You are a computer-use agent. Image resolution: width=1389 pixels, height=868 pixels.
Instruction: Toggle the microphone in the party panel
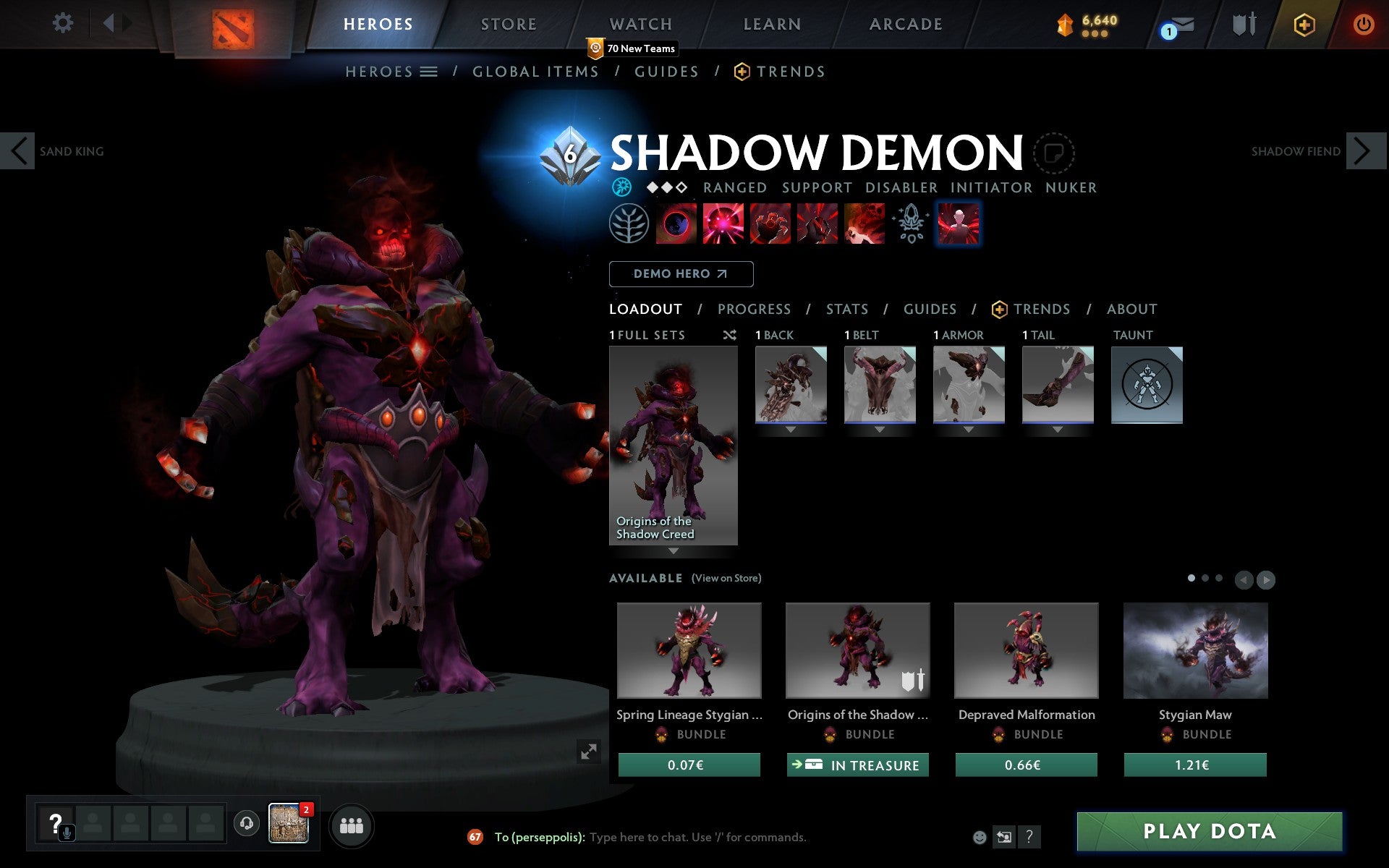click(67, 832)
